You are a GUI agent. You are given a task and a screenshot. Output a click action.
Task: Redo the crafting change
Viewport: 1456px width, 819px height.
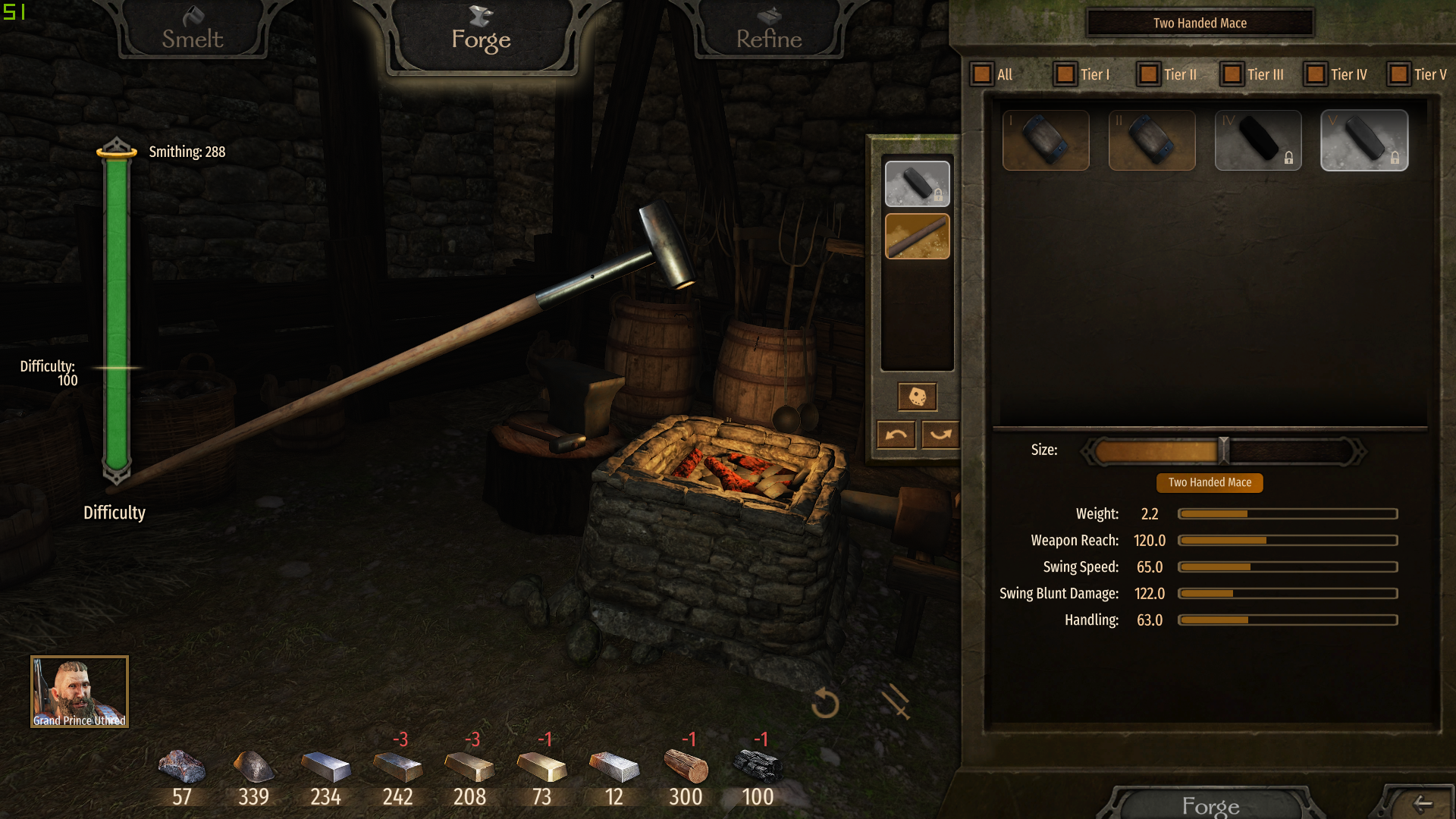click(x=940, y=435)
